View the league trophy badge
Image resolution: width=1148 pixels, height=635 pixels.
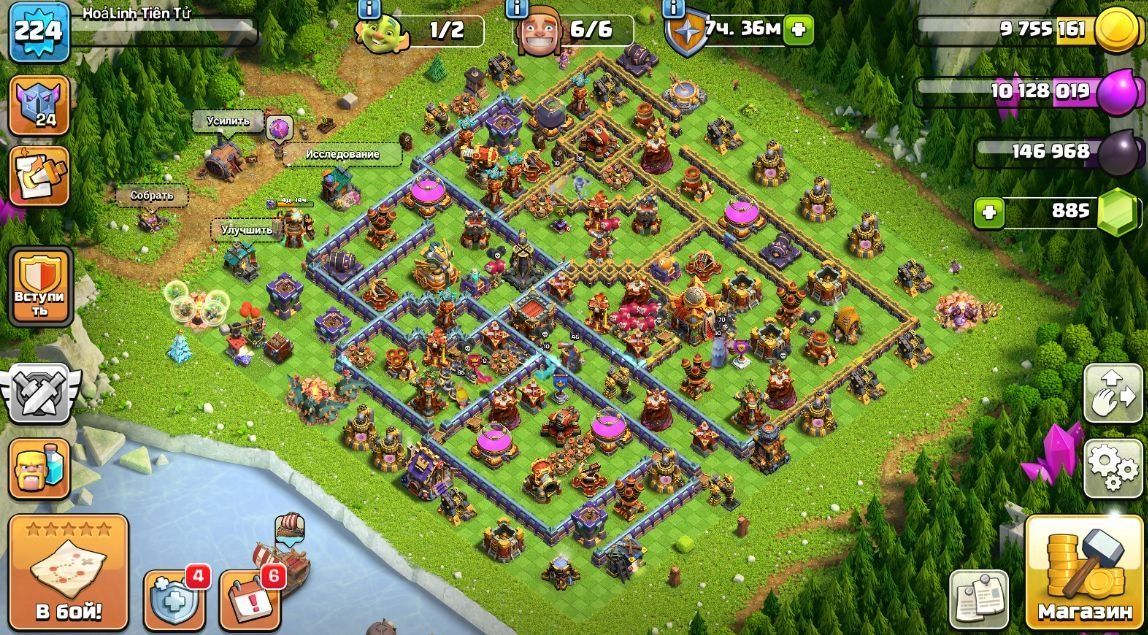tap(40, 104)
